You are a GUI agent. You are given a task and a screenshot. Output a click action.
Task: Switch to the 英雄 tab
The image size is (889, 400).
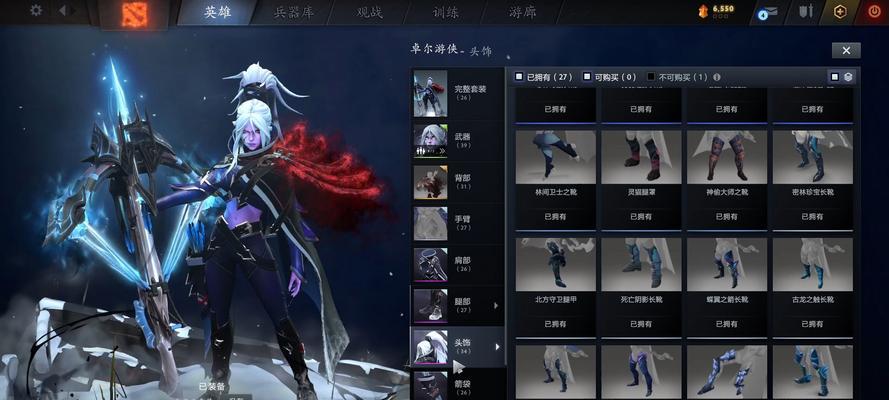[x=217, y=12]
